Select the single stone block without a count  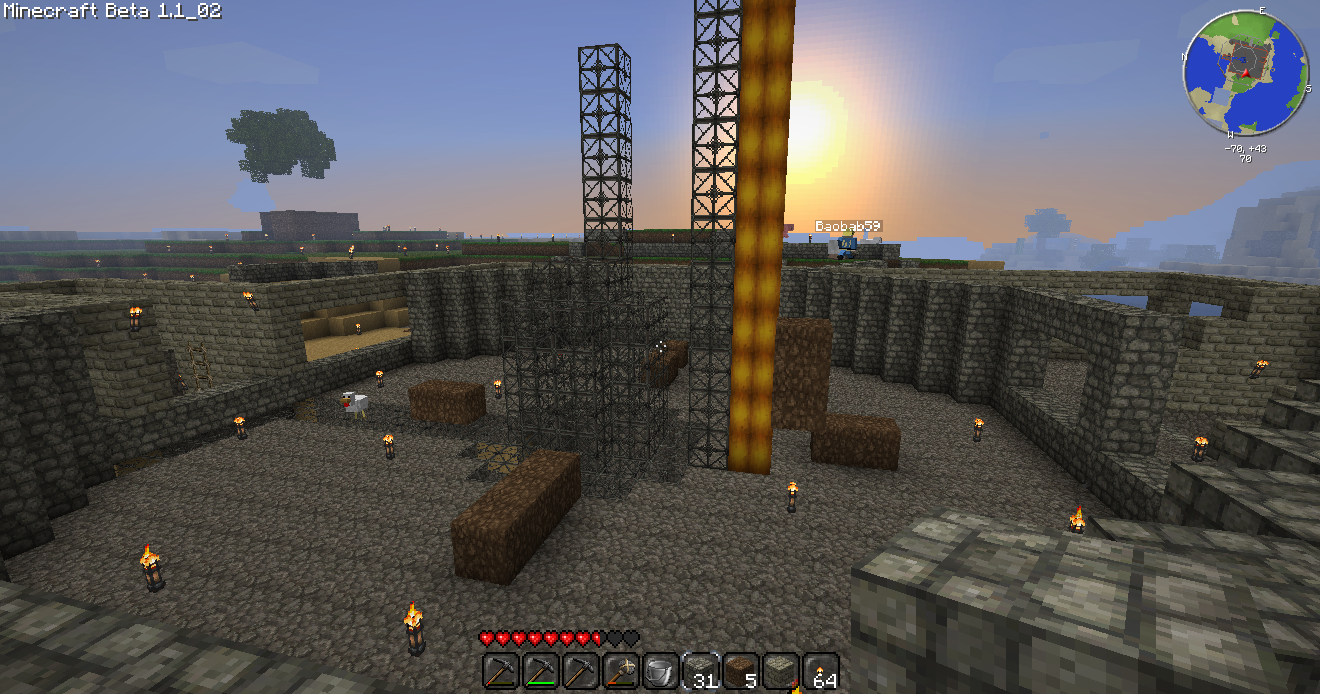point(780,671)
